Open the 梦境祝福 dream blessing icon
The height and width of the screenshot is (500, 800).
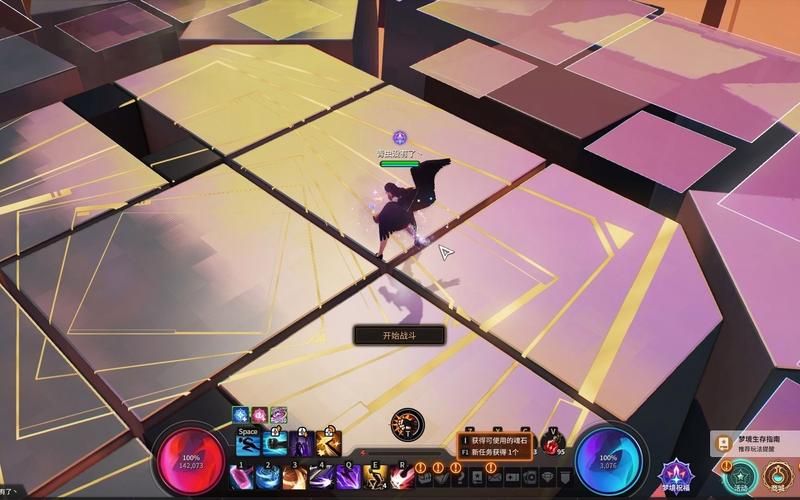point(678,475)
